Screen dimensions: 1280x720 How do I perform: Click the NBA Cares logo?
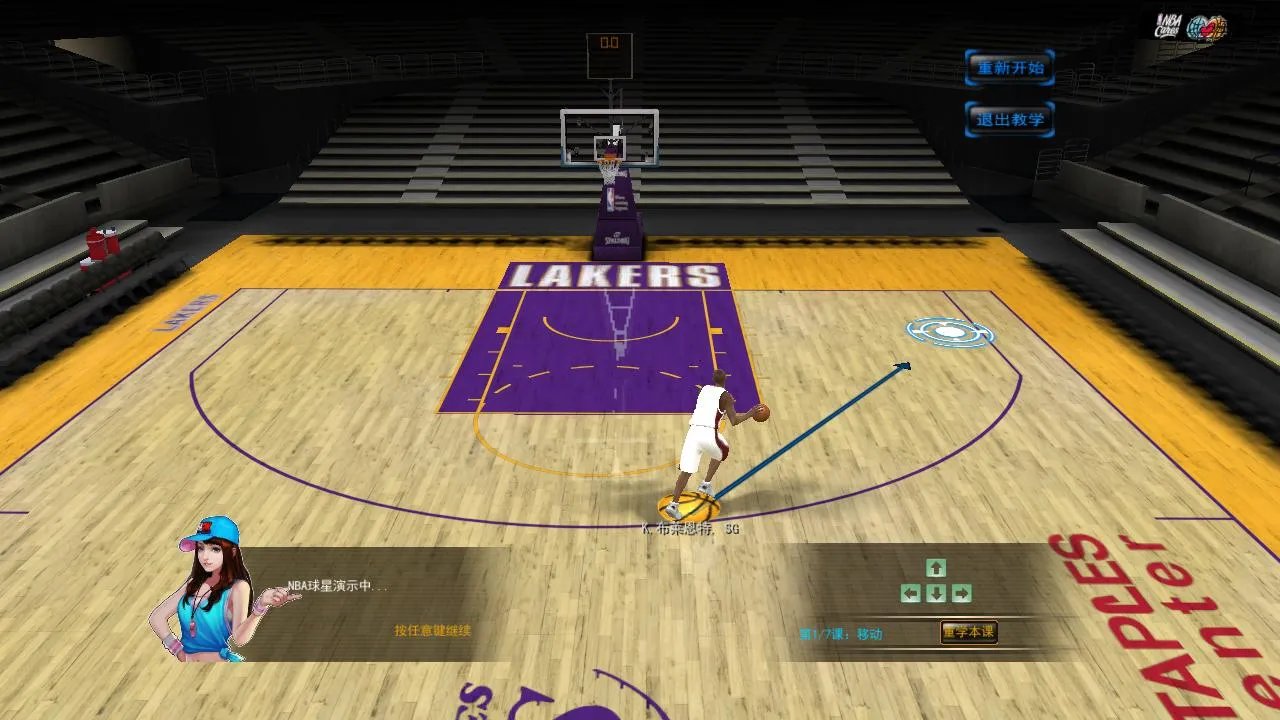point(1167,25)
